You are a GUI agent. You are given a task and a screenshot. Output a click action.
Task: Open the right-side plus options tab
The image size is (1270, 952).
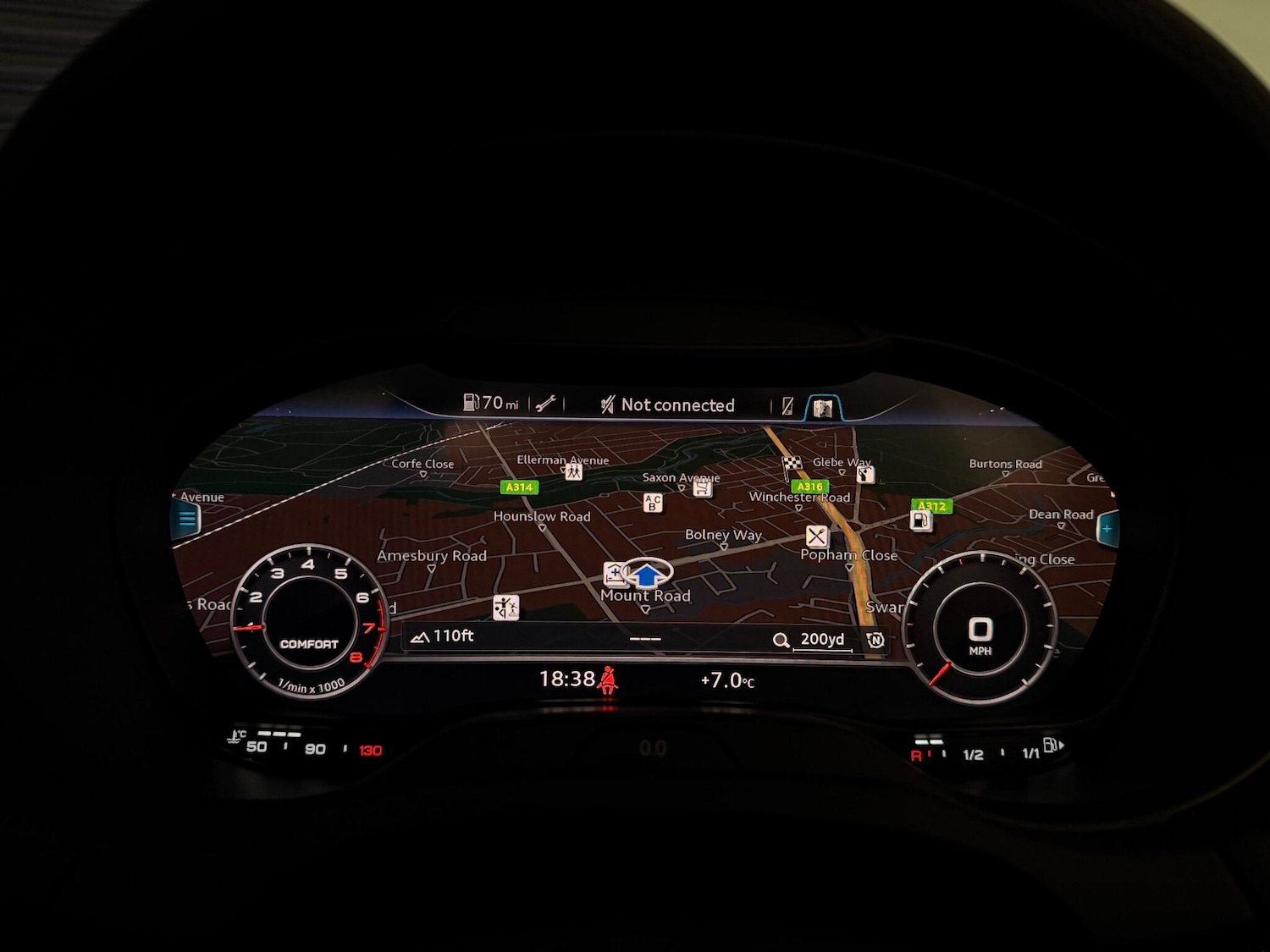point(1107,529)
